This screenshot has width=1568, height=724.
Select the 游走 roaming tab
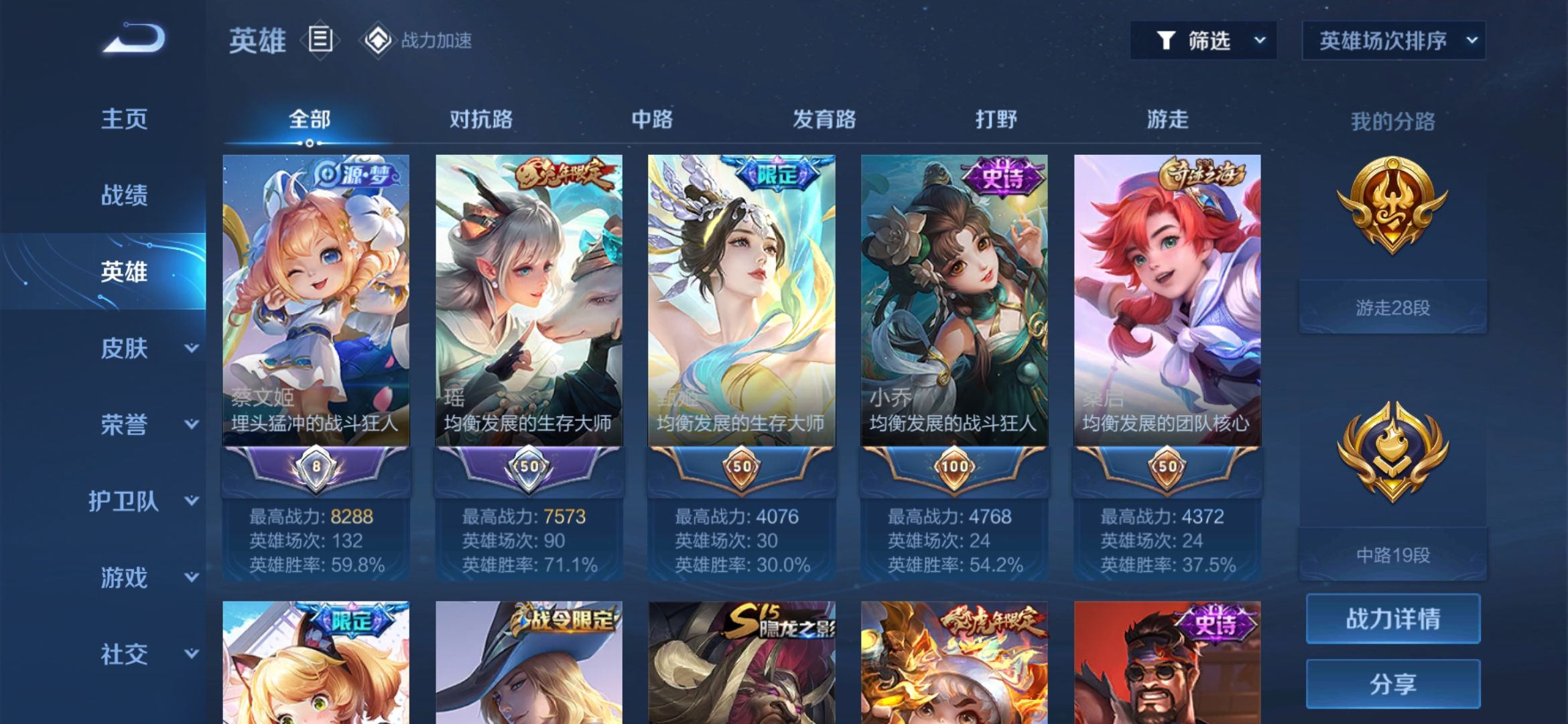coord(1167,120)
